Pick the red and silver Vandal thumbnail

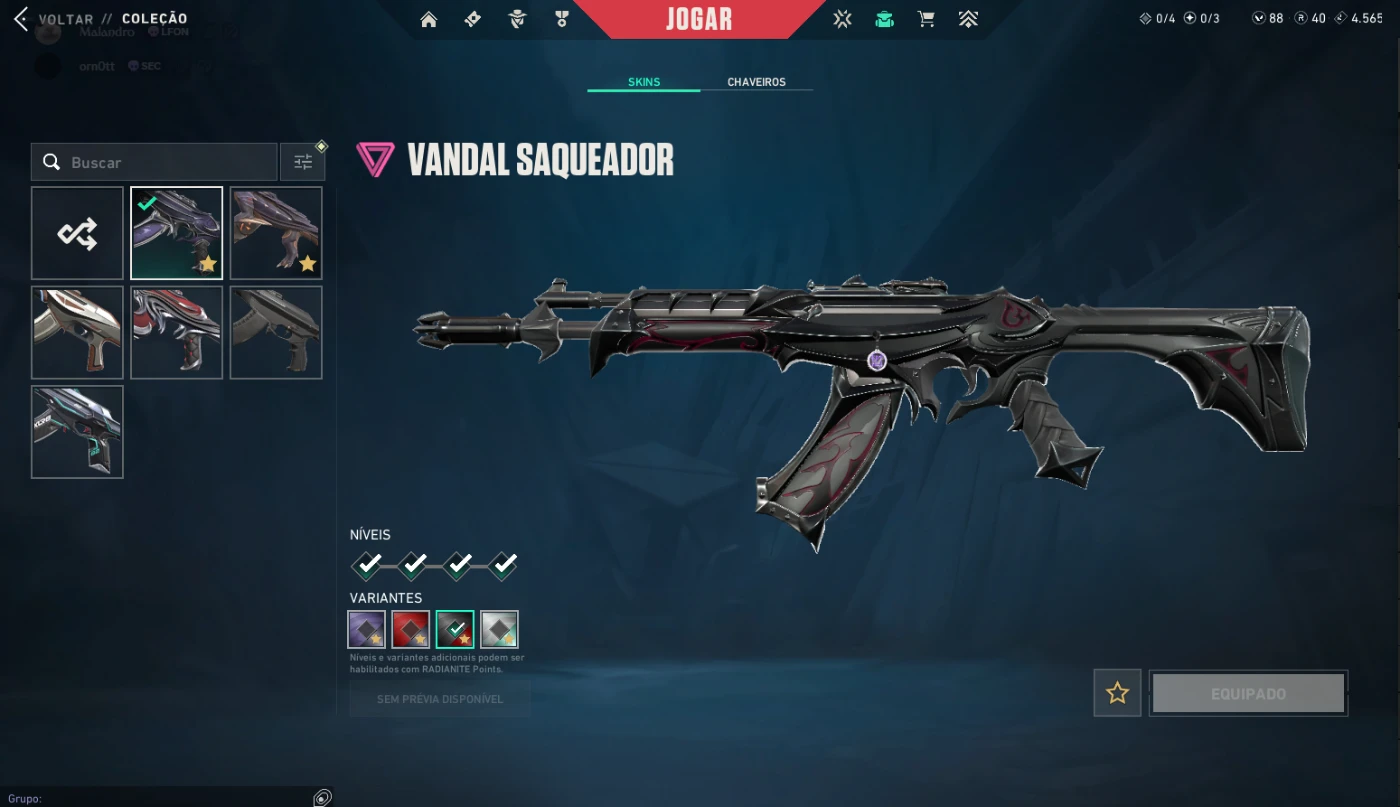[177, 333]
